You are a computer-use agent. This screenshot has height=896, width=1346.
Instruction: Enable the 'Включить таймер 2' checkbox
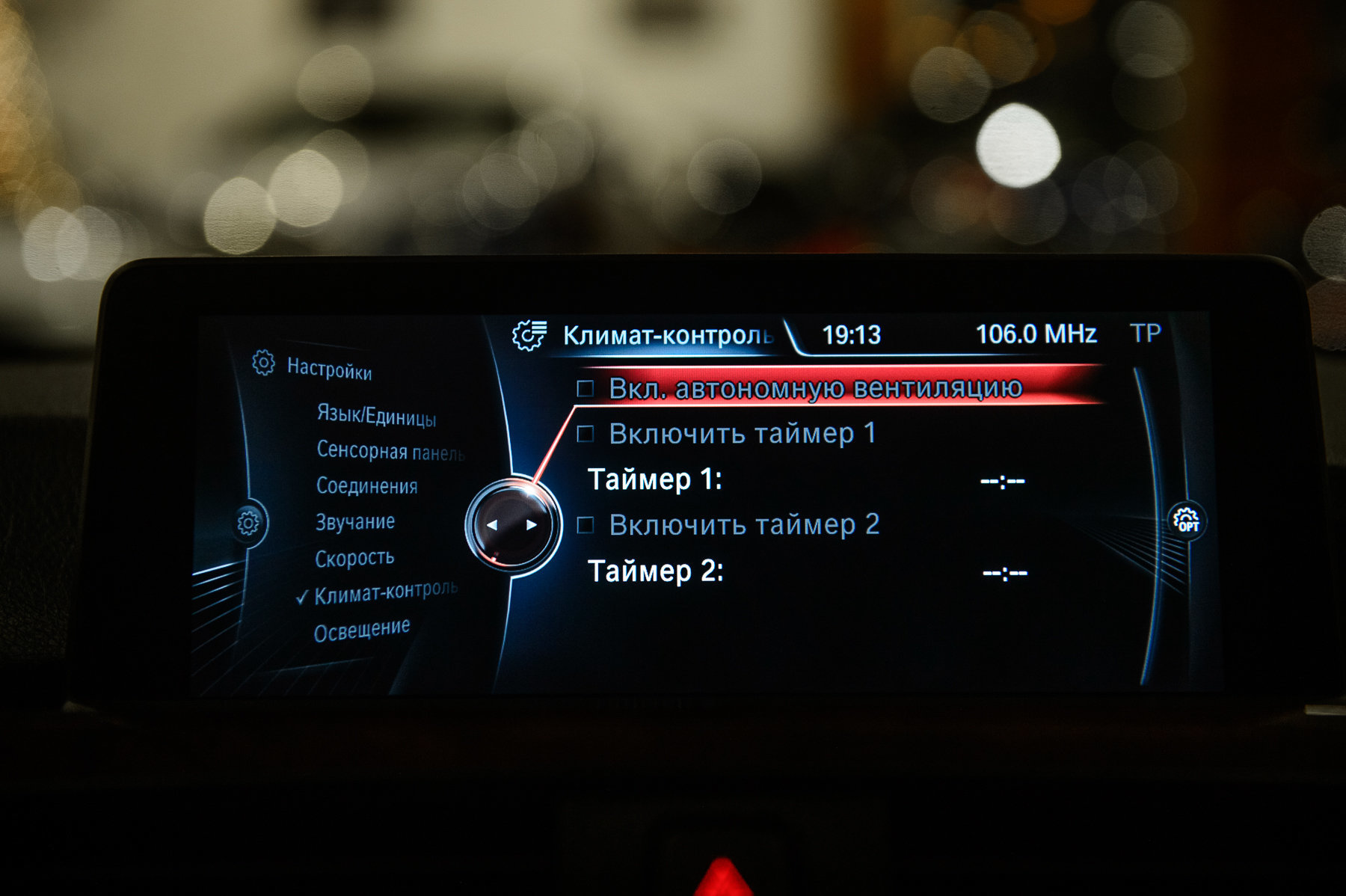point(586,525)
